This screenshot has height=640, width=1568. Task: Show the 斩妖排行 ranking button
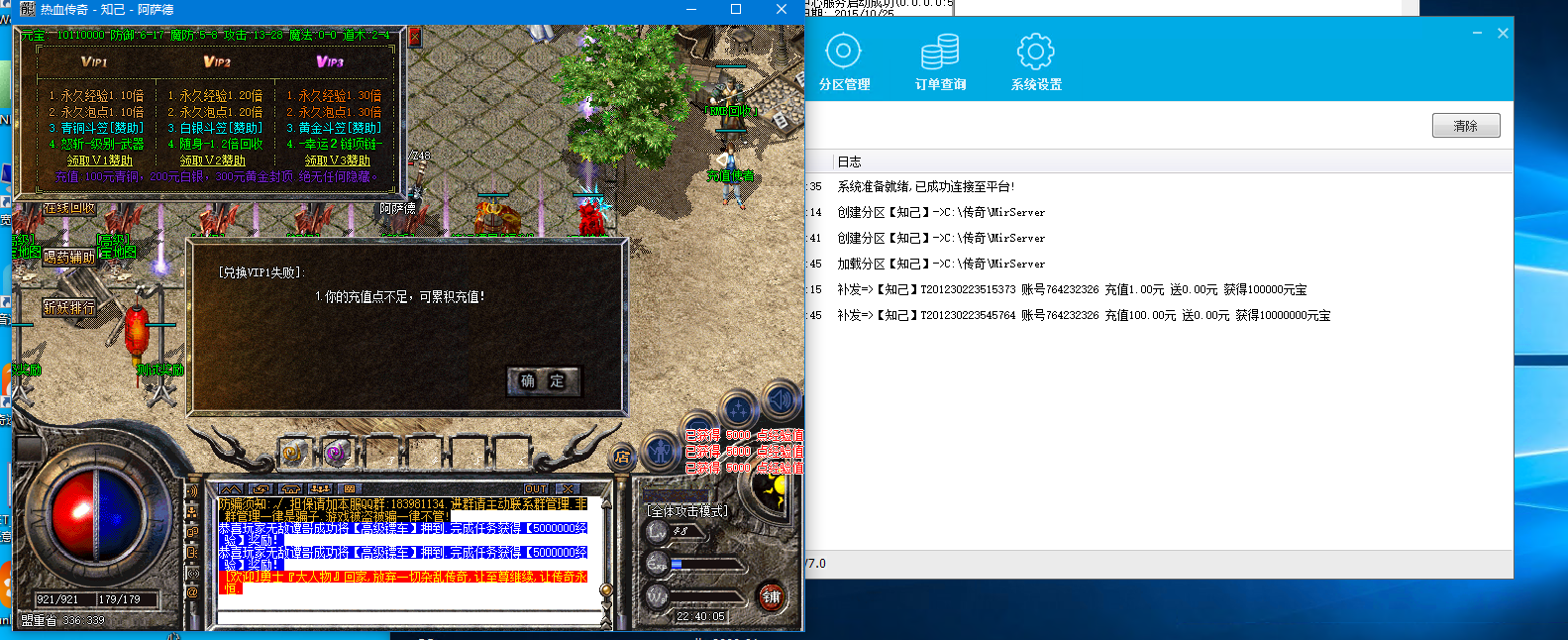[69, 308]
